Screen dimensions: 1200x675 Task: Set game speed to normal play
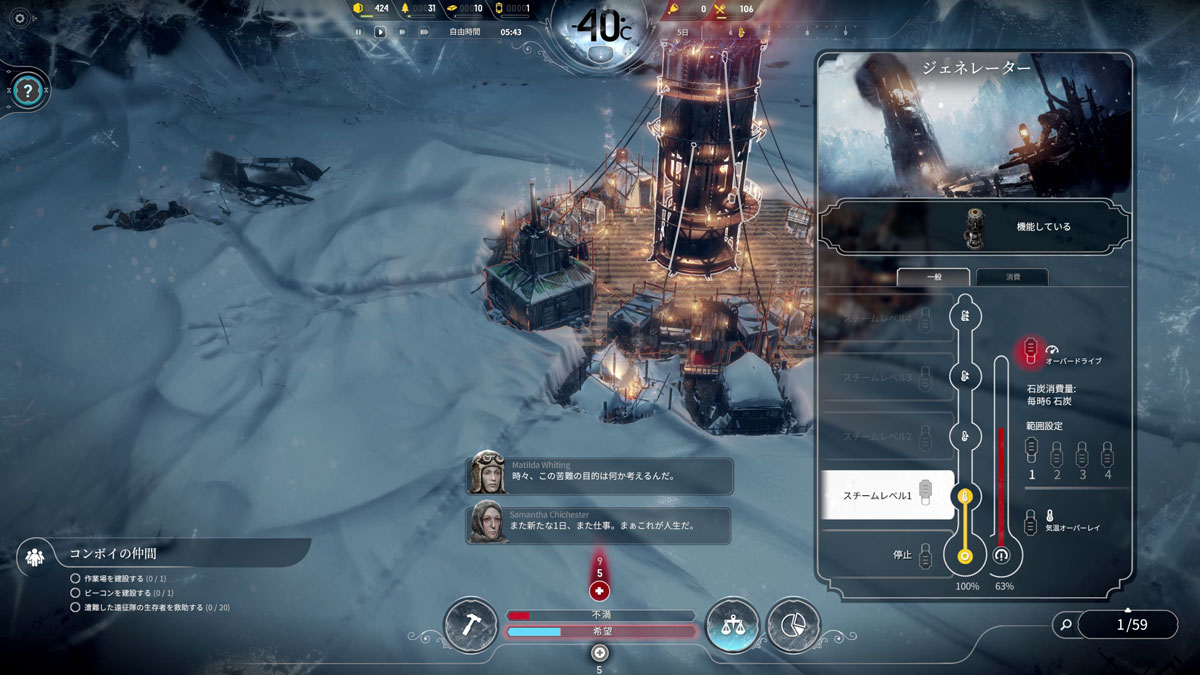pyautogui.click(x=380, y=32)
